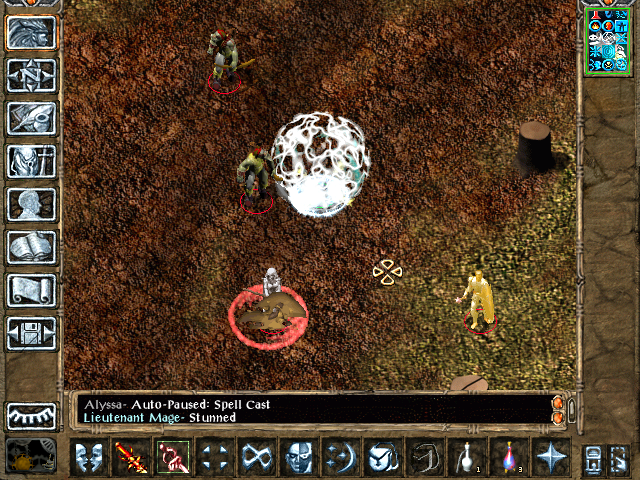This screenshot has width=640, height=480.
Task: Toggle the clock pause button
Action: pos(31,456)
